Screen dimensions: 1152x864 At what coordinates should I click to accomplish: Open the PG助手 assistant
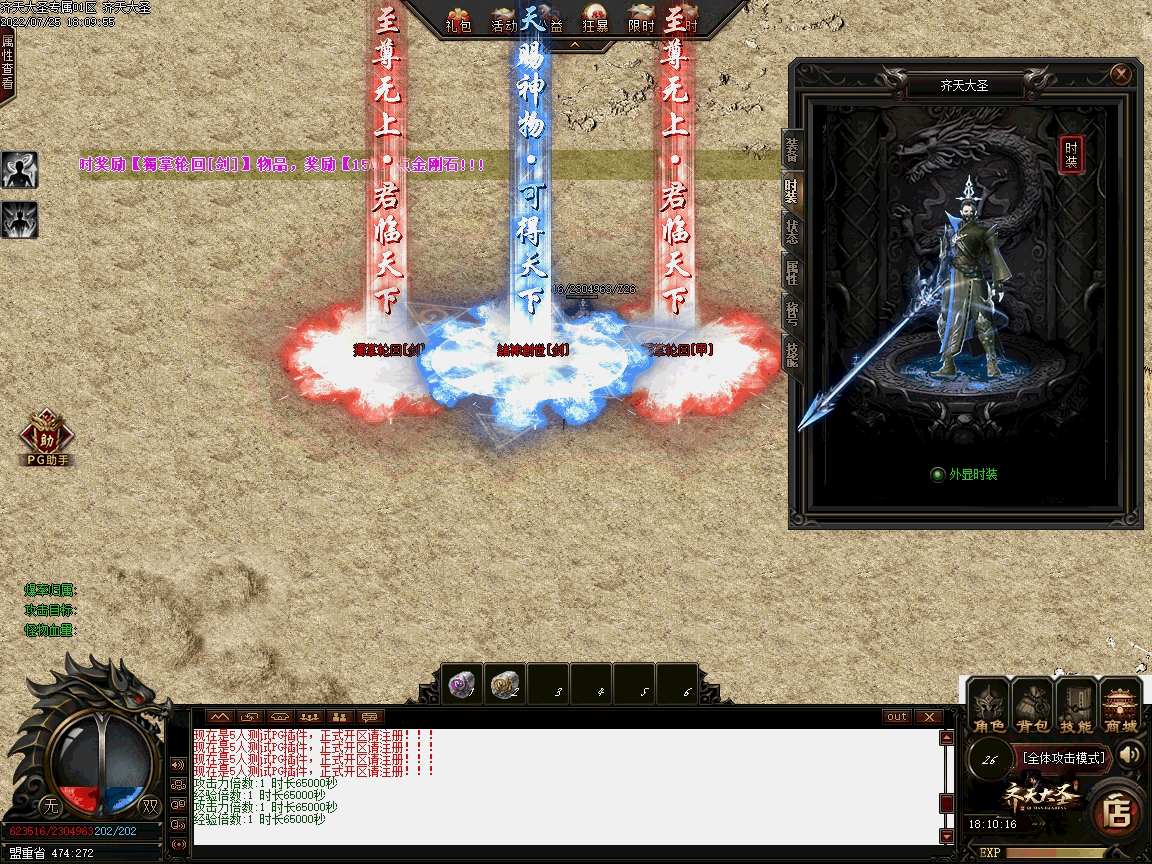(46, 436)
